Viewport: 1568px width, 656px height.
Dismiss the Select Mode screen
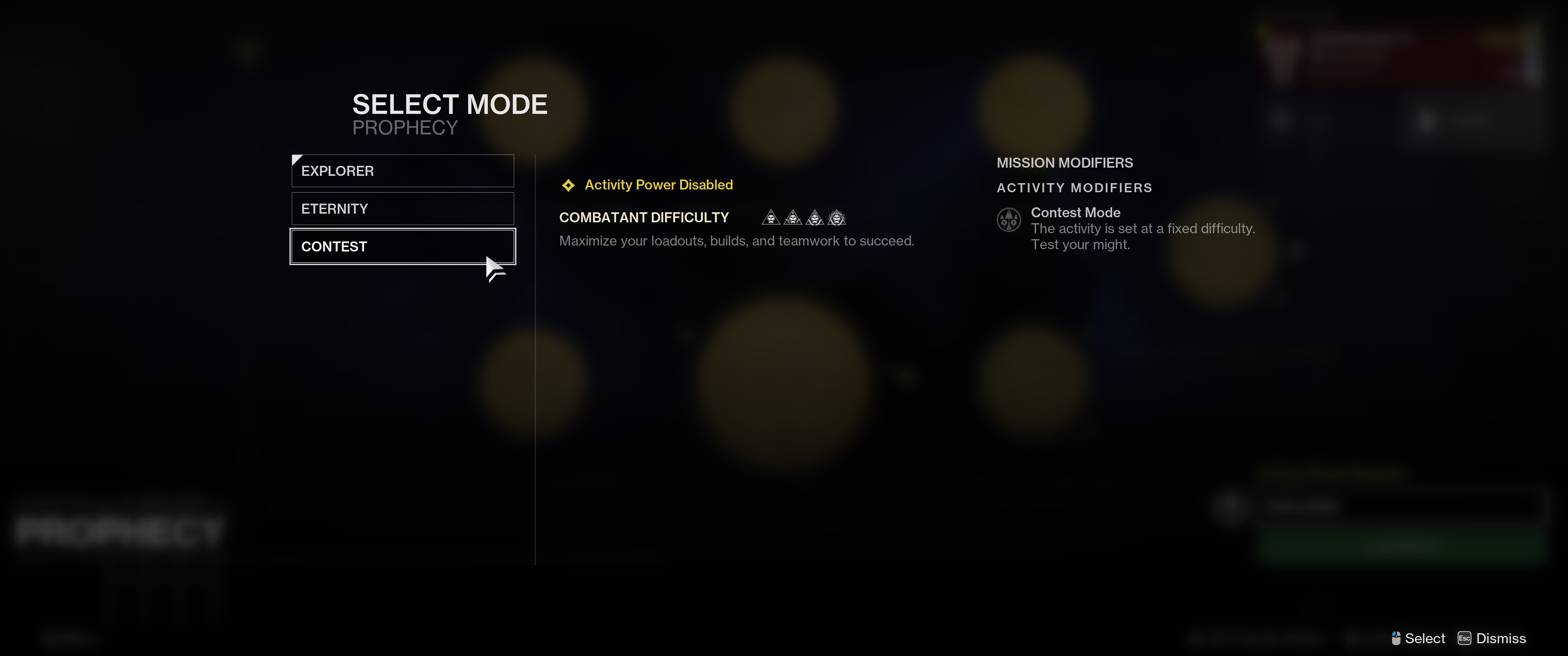[1492, 638]
